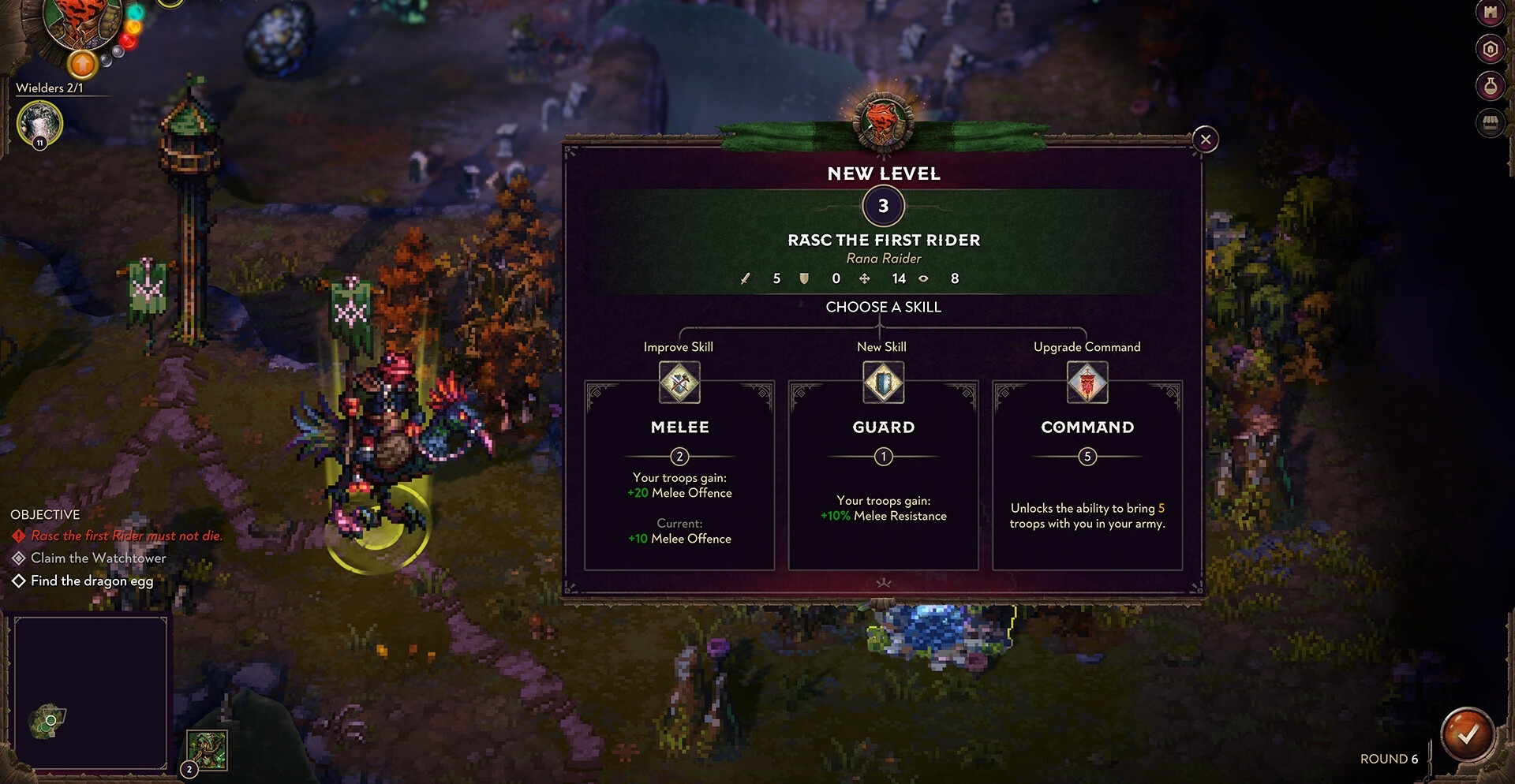The height and width of the screenshot is (784, 1515).
Task: Open the castle icon menu
Action: [x=1490, y=13]
